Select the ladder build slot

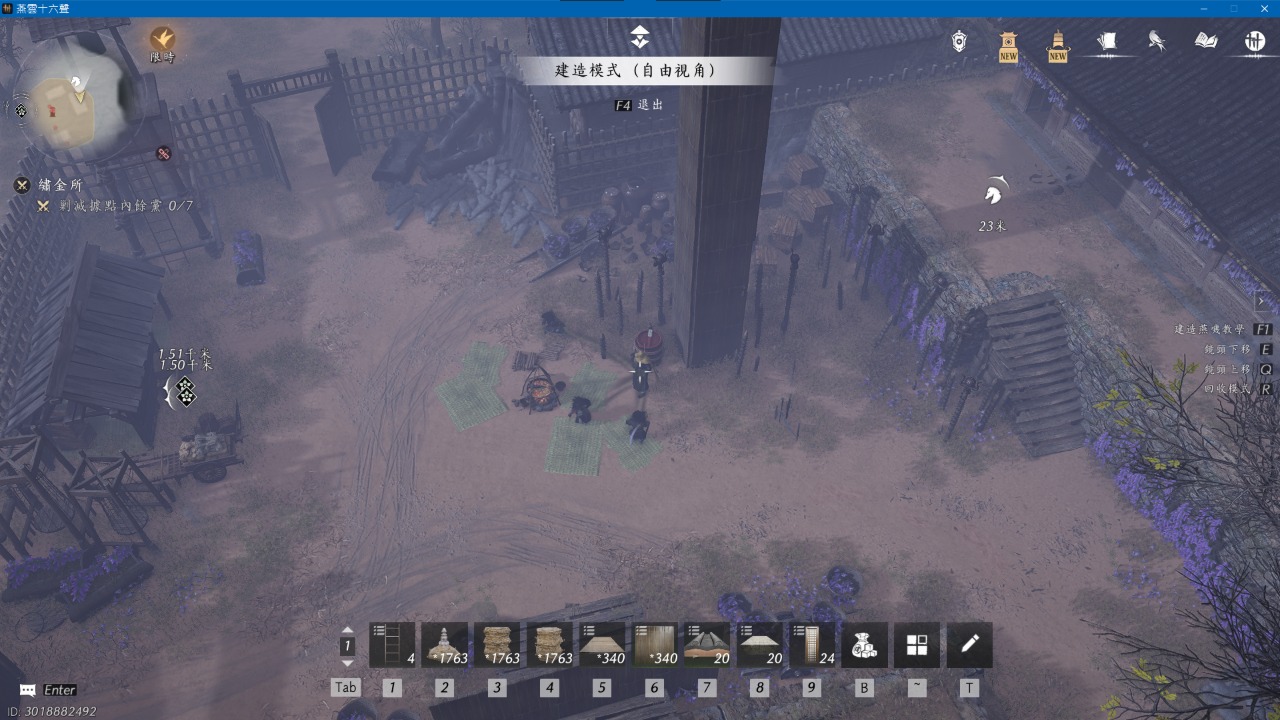pyautogui.click(x=392, y=645)
